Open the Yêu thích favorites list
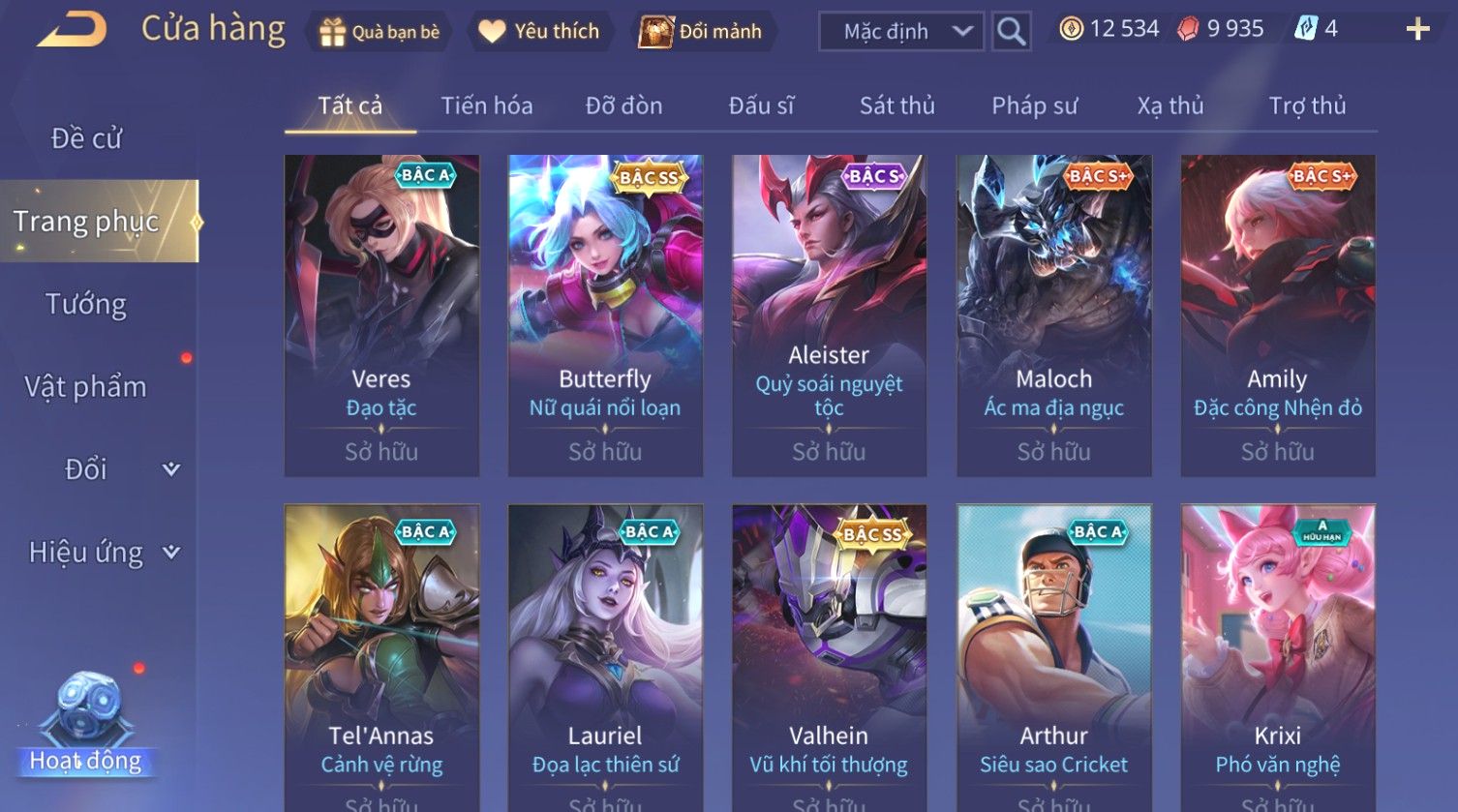The width and height of the screenshot is (1458, 812). 539,32
